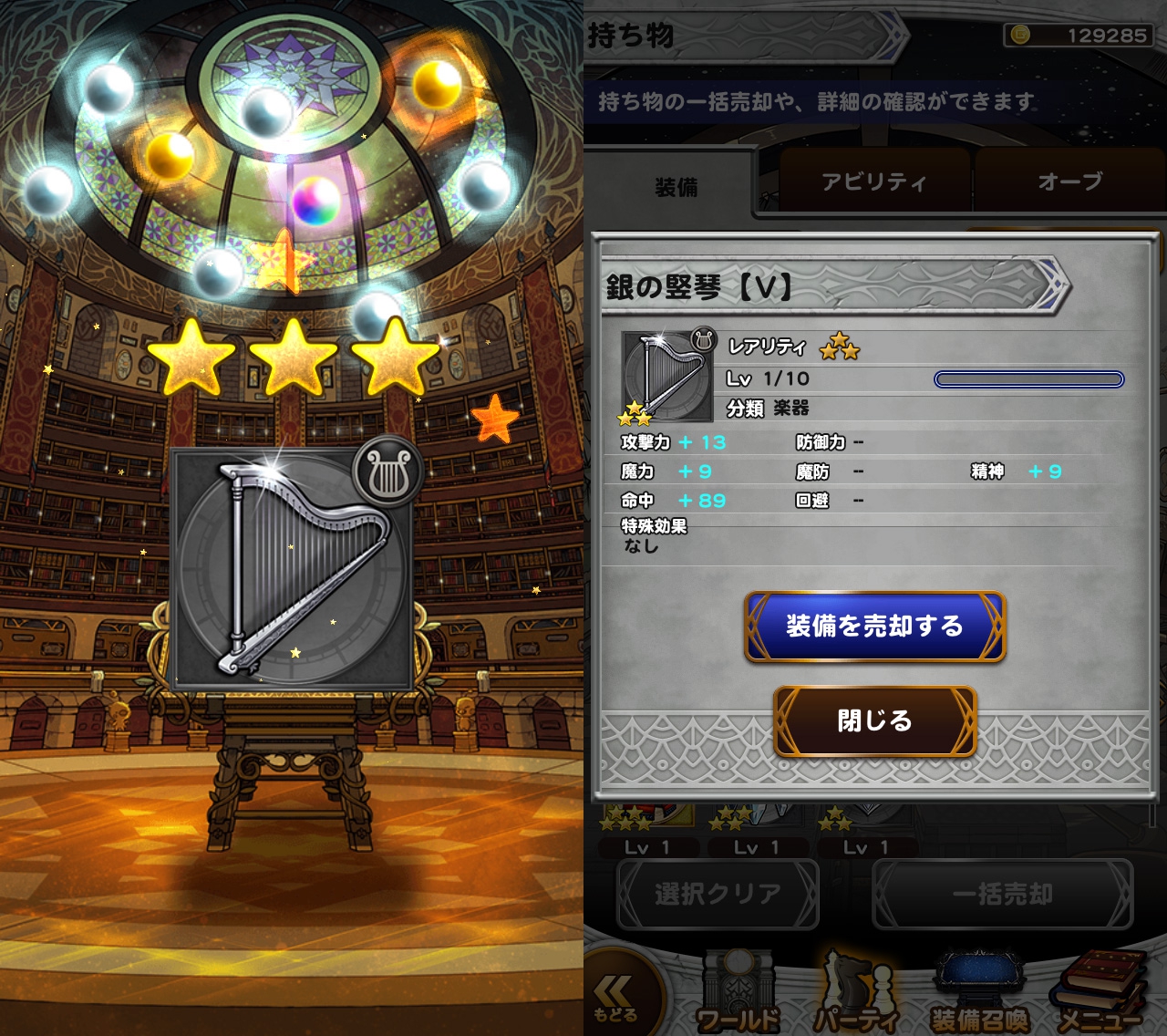Click the silver harp thumbnail in item details

tap(667, 377)
